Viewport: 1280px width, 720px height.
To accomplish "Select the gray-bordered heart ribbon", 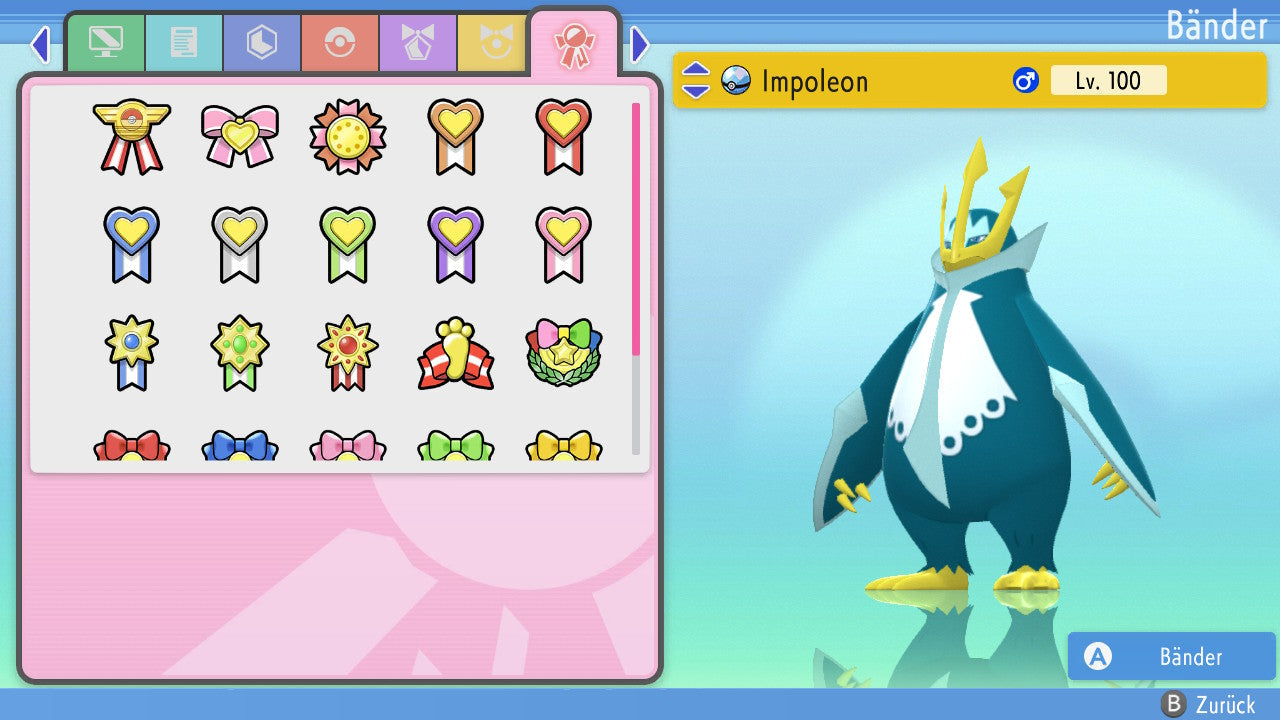I will tap(240, 244).
